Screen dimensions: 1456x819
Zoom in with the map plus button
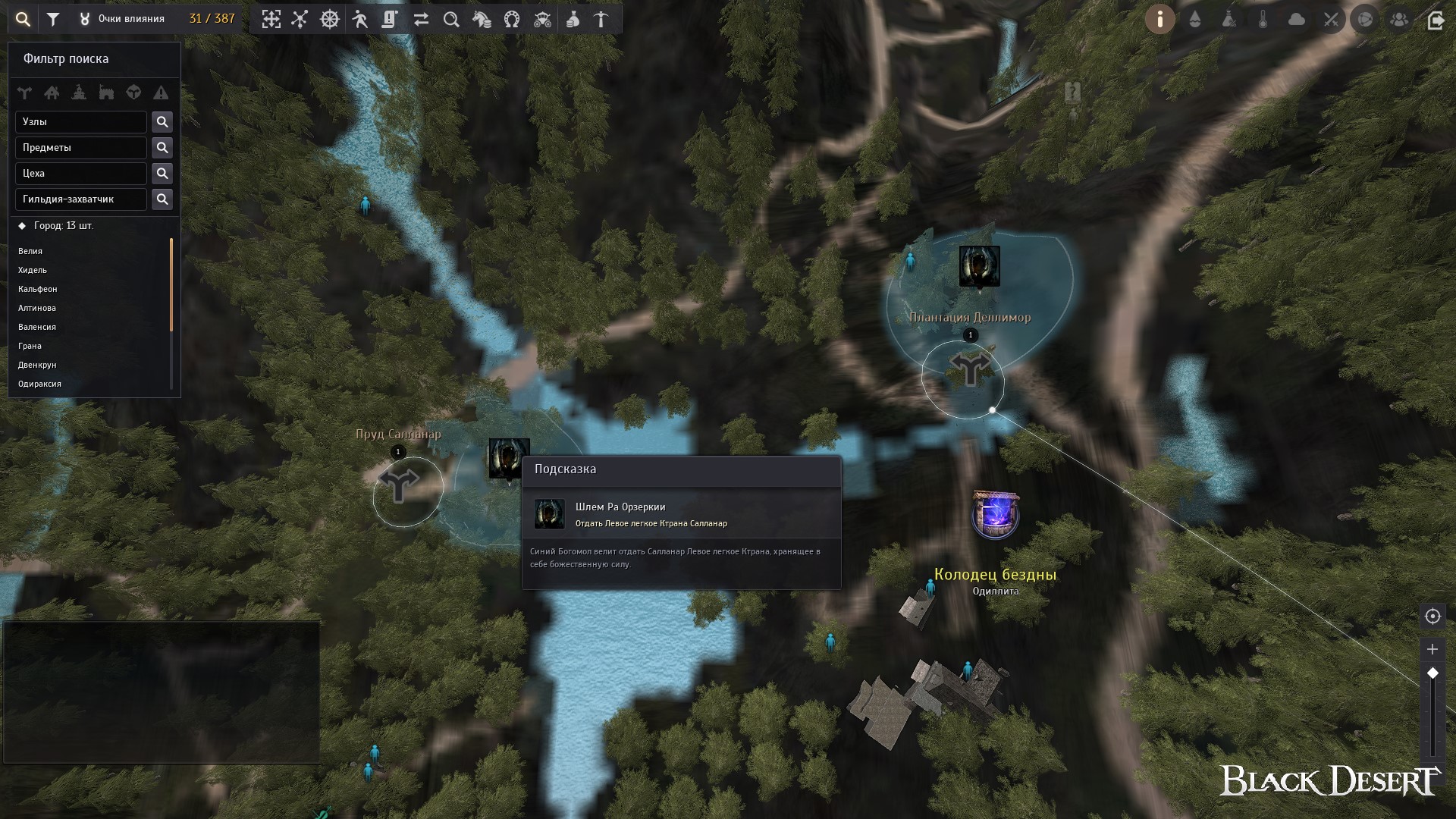coord(1432,649)
